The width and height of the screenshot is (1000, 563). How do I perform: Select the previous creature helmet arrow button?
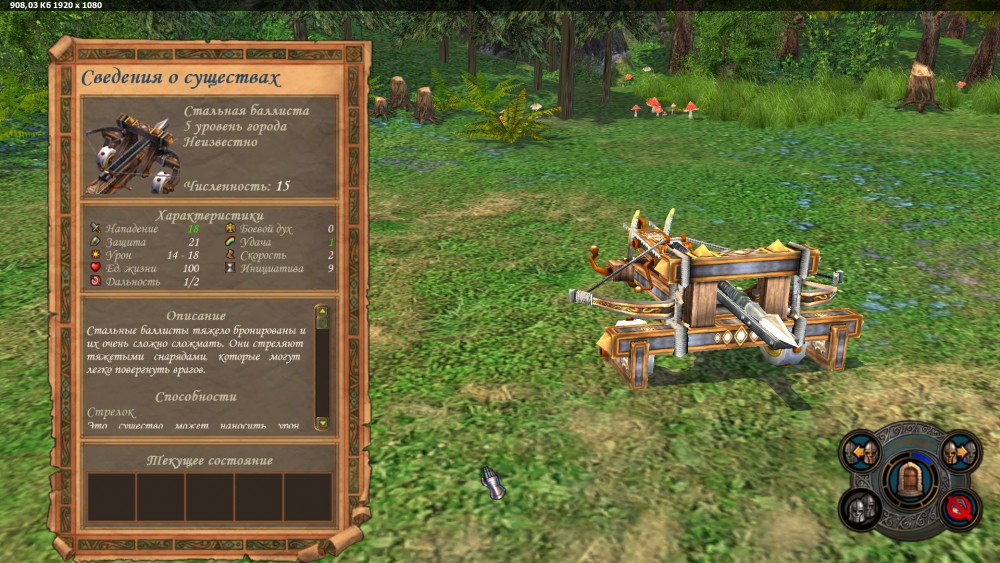[861, 452]
